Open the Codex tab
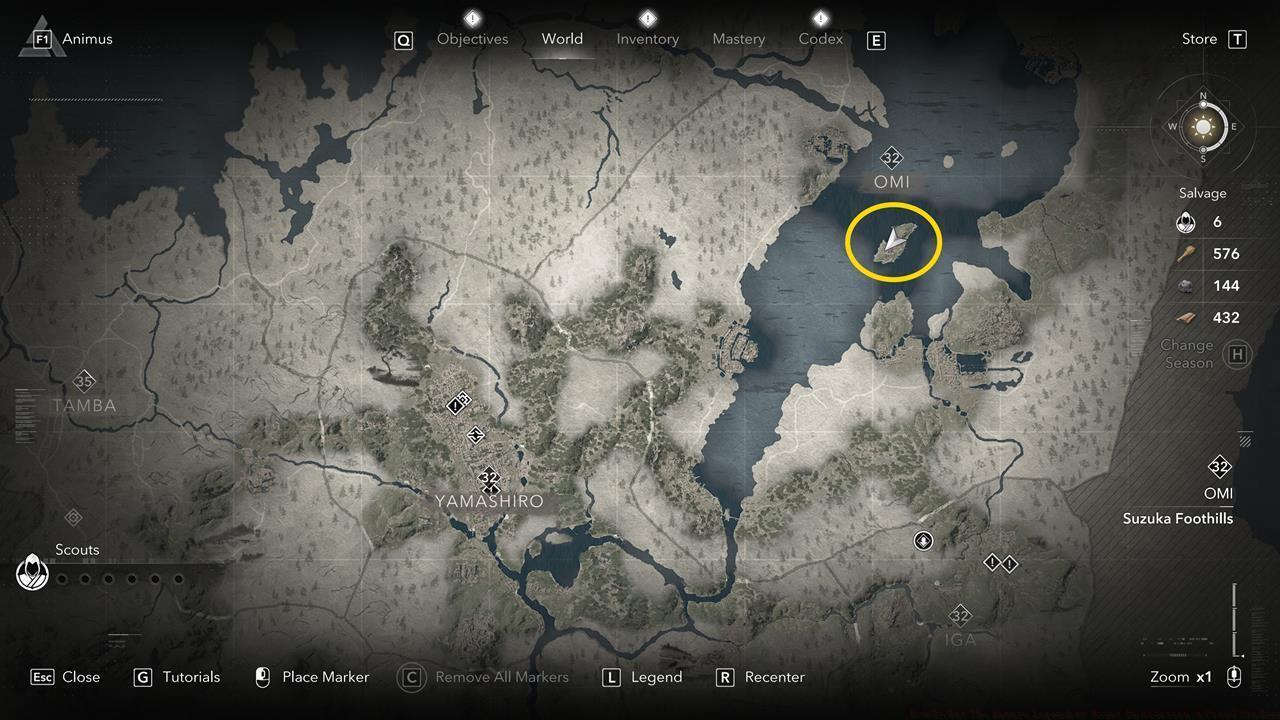 point(820,39)
